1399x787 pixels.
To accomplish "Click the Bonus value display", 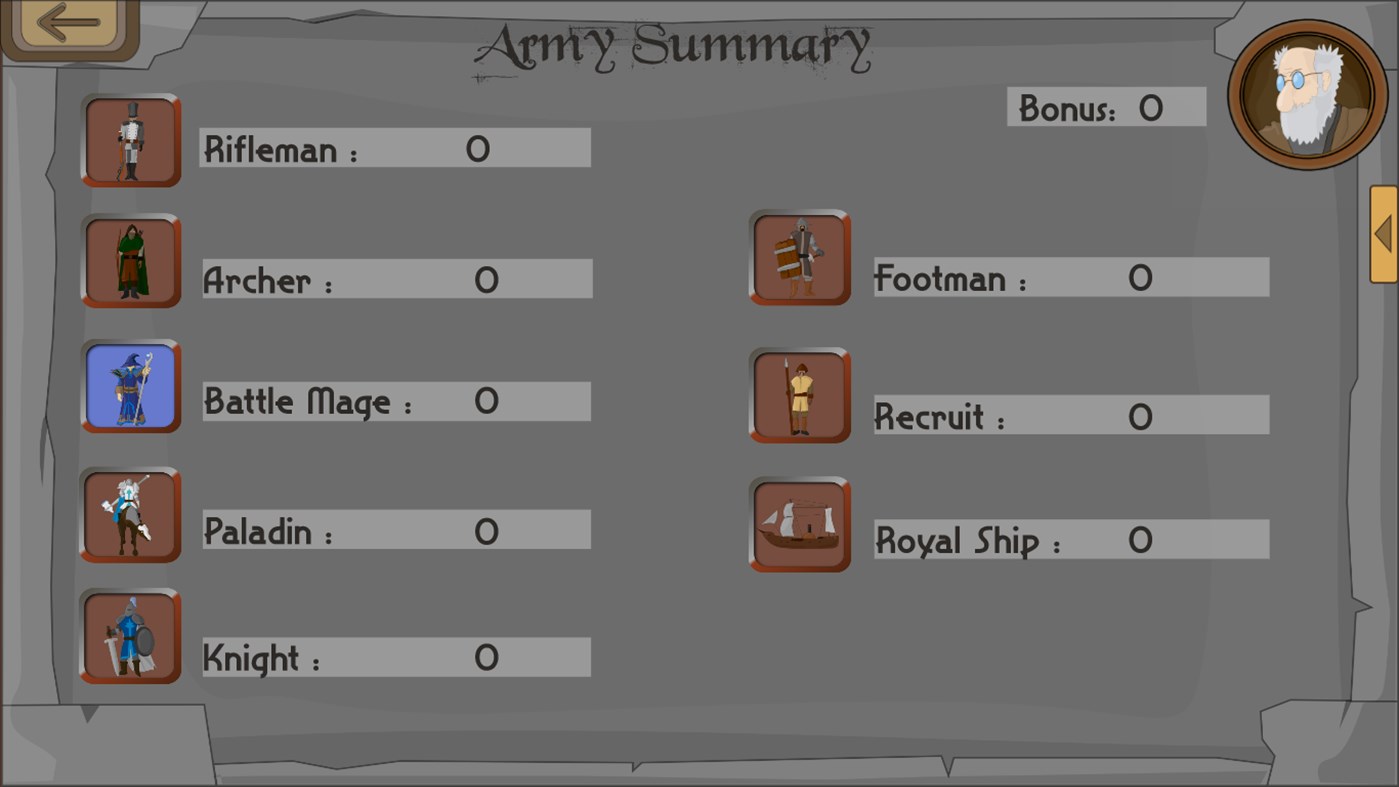I will tap(1106, 108).
